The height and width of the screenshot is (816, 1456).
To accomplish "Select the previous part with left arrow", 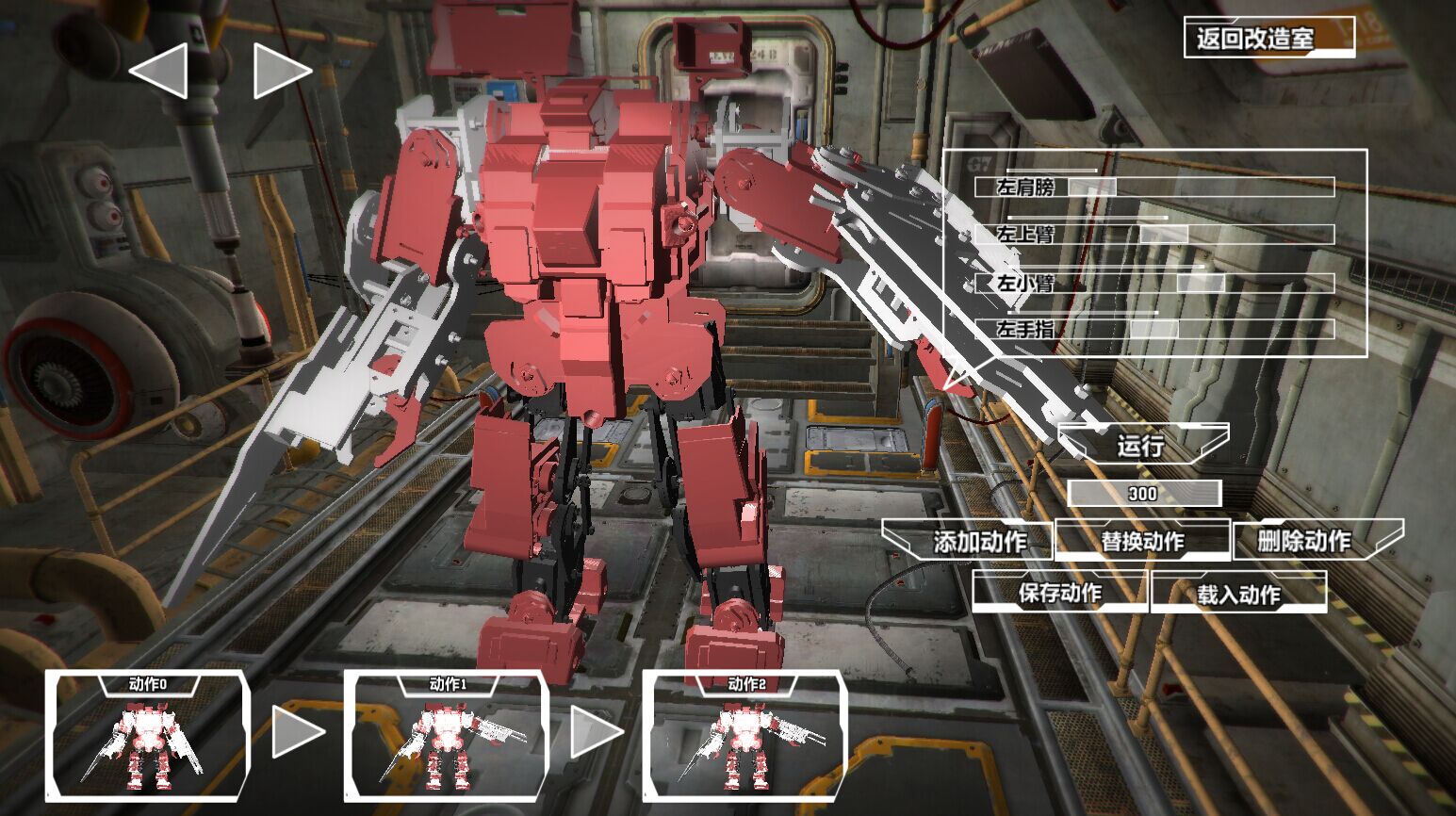I will point(158,71).
